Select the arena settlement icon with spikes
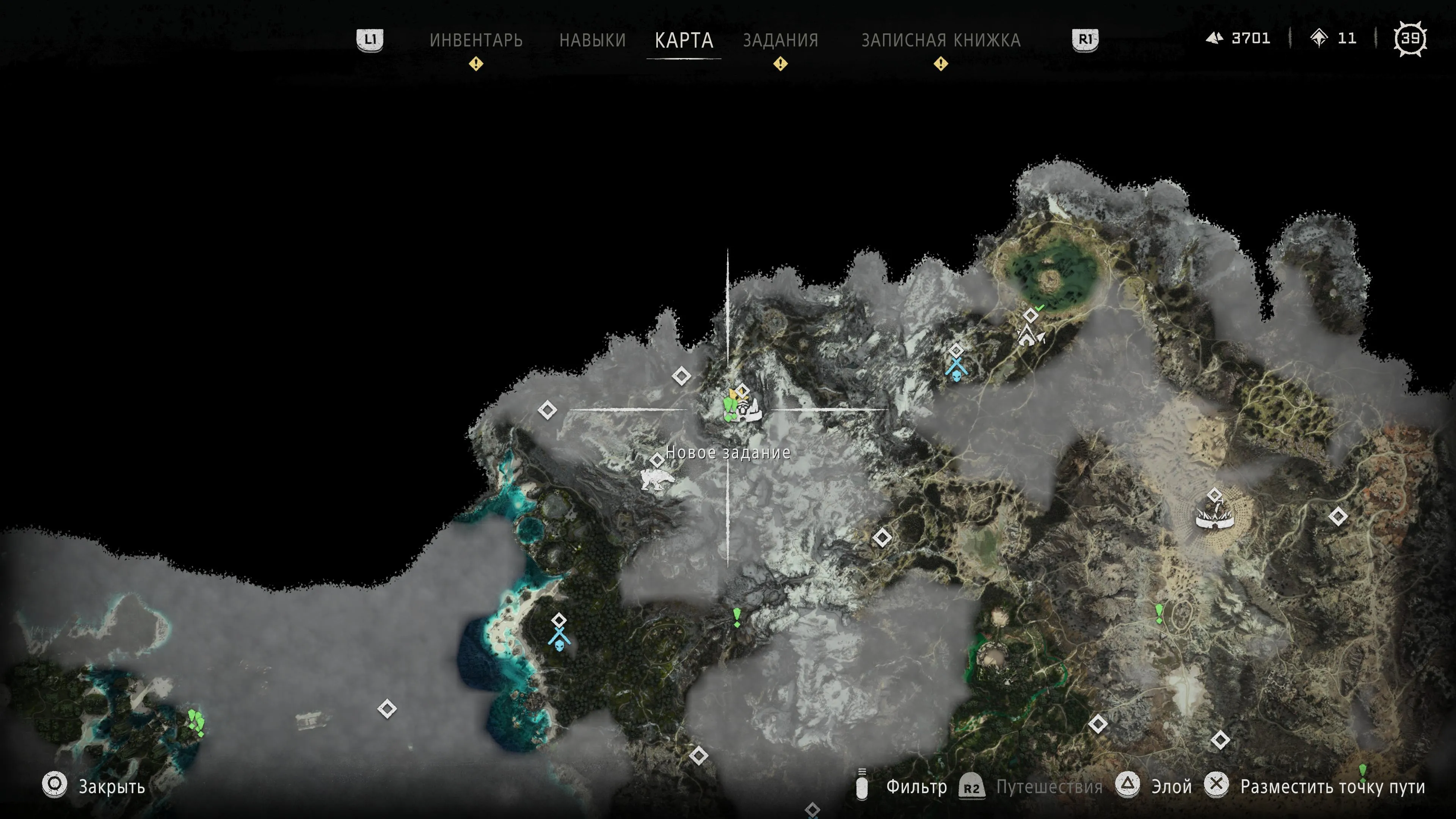This screenshot has height=819, width=1456. (1214, 516)
